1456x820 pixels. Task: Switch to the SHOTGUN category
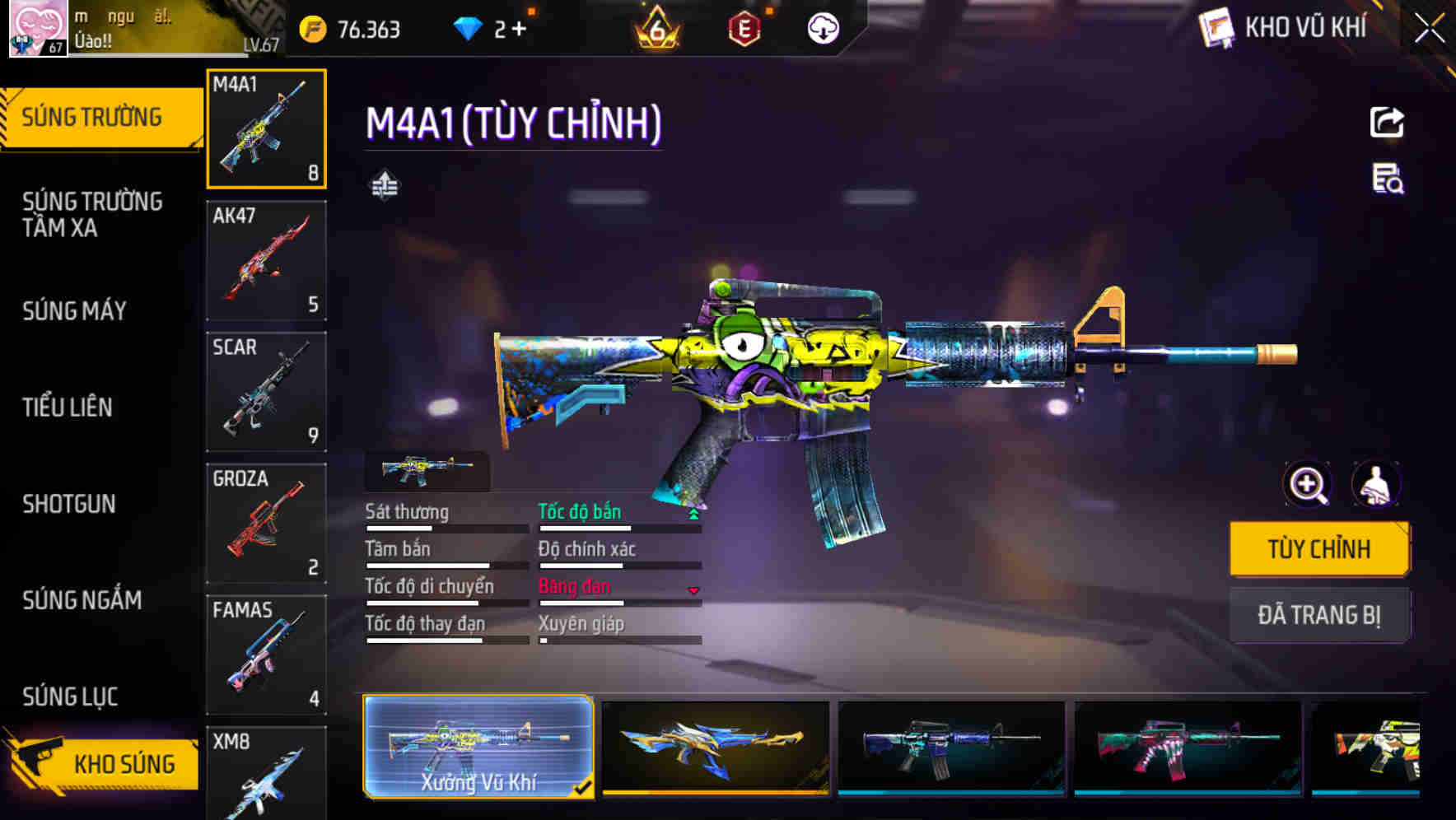pos(70,504)
